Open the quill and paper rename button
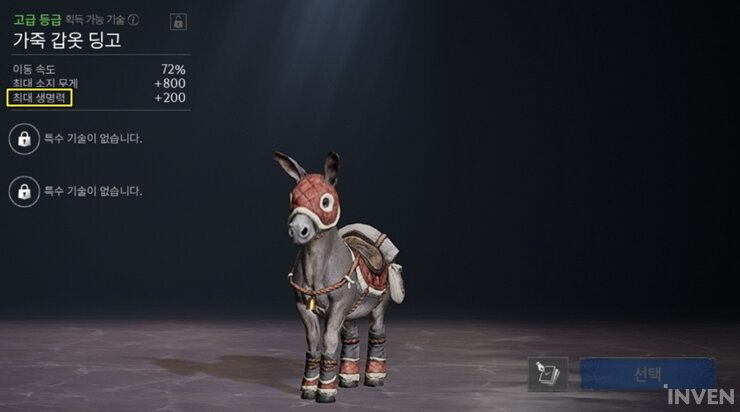The height and width of the screenshot is (412, 740). [x=547, y=374]
